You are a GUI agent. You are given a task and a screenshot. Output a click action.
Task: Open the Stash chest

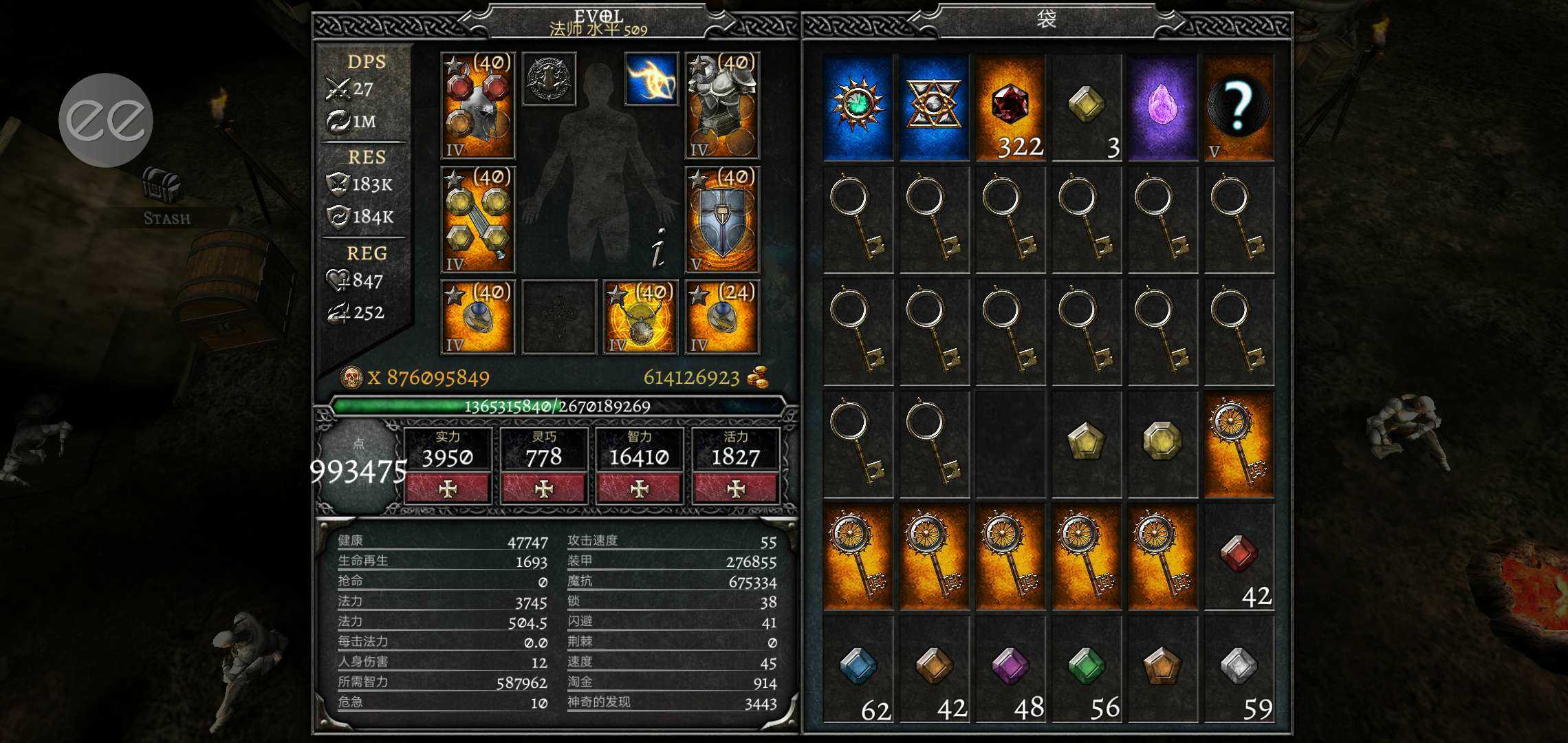pos(163,188)
